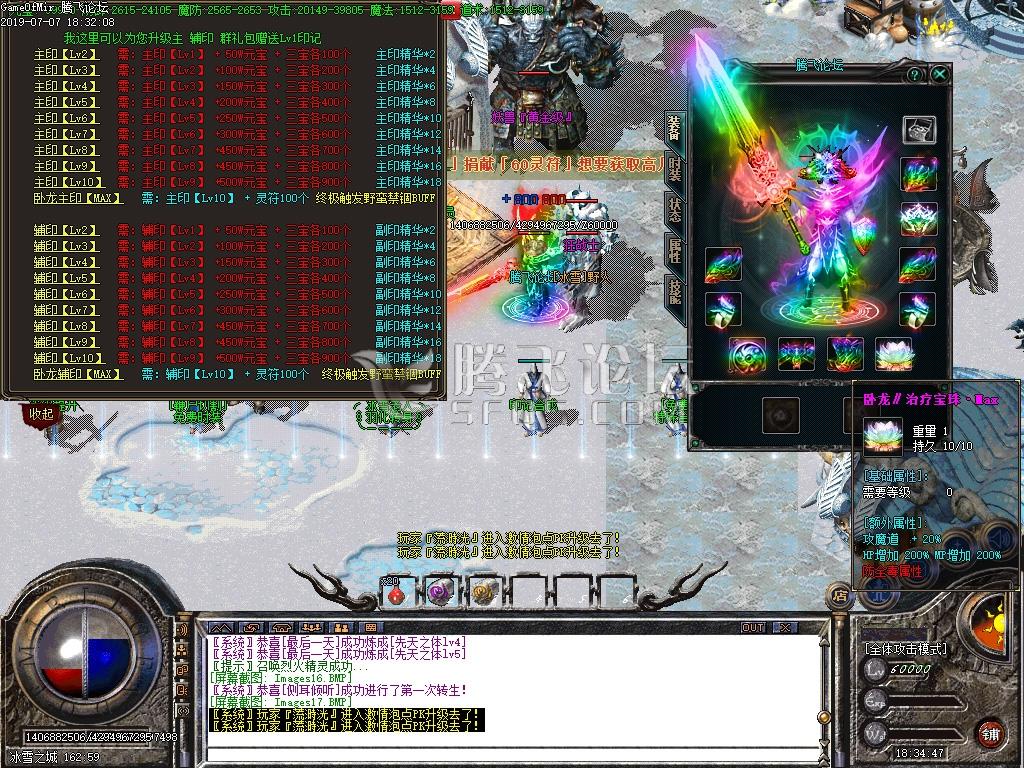
Task: Open the 属性 attributes tab
Action: tap(676, 251)
